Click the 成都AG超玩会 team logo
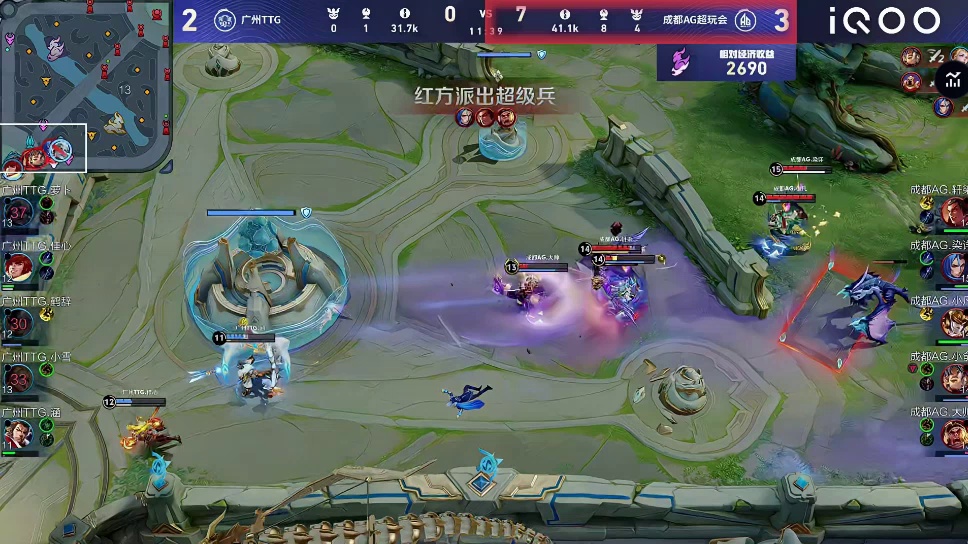The height and width of the screenshot is (544, 968). click(745, 20)
